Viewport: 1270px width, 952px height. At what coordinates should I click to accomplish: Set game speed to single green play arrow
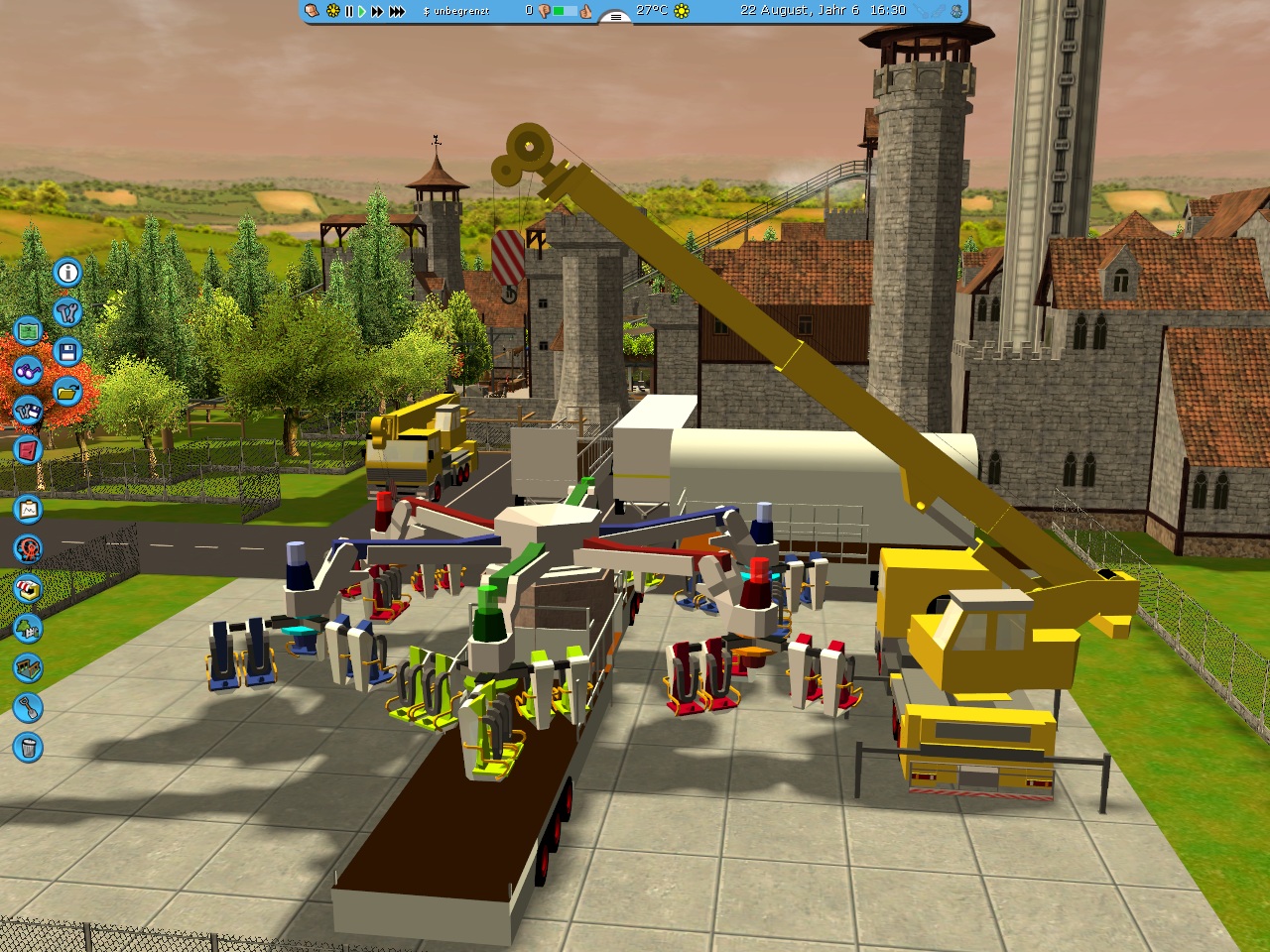pos(361,11)
